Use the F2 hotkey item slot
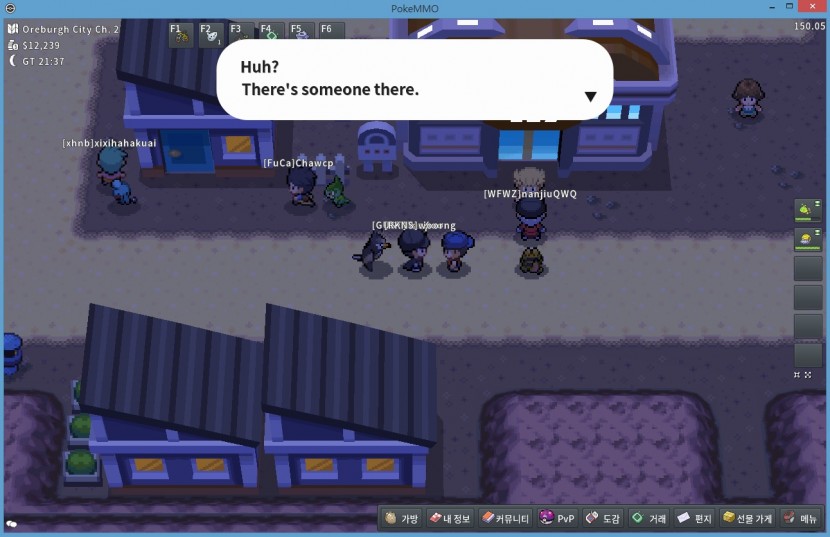Viewport: 830px width, 537px height. pyautogui.click(x=211, y=36)
